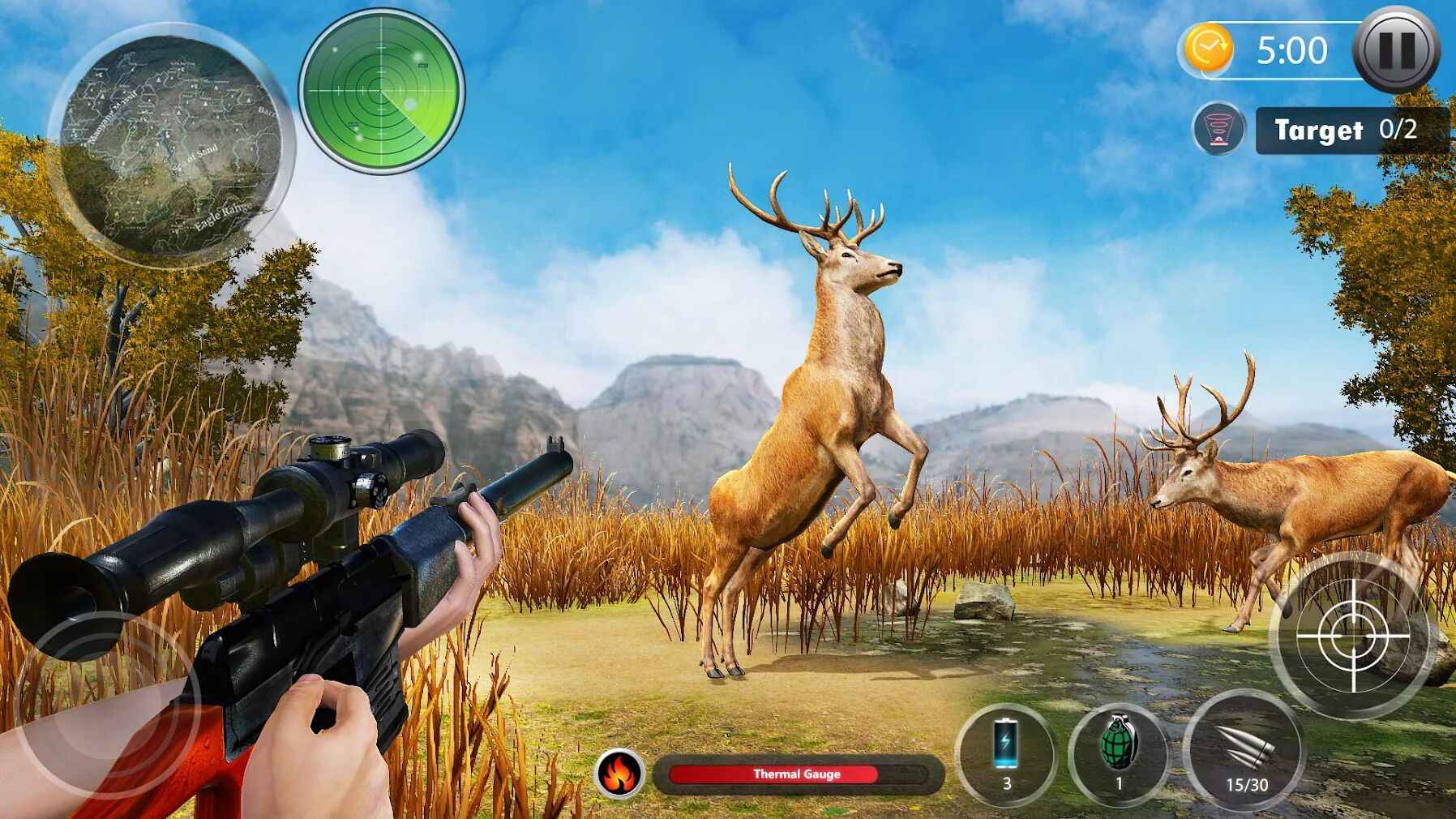Image resolution: width=1456 pixels, height=819 pixels.
Task: Activate the thermal flame icon
Action: (621, 774)
